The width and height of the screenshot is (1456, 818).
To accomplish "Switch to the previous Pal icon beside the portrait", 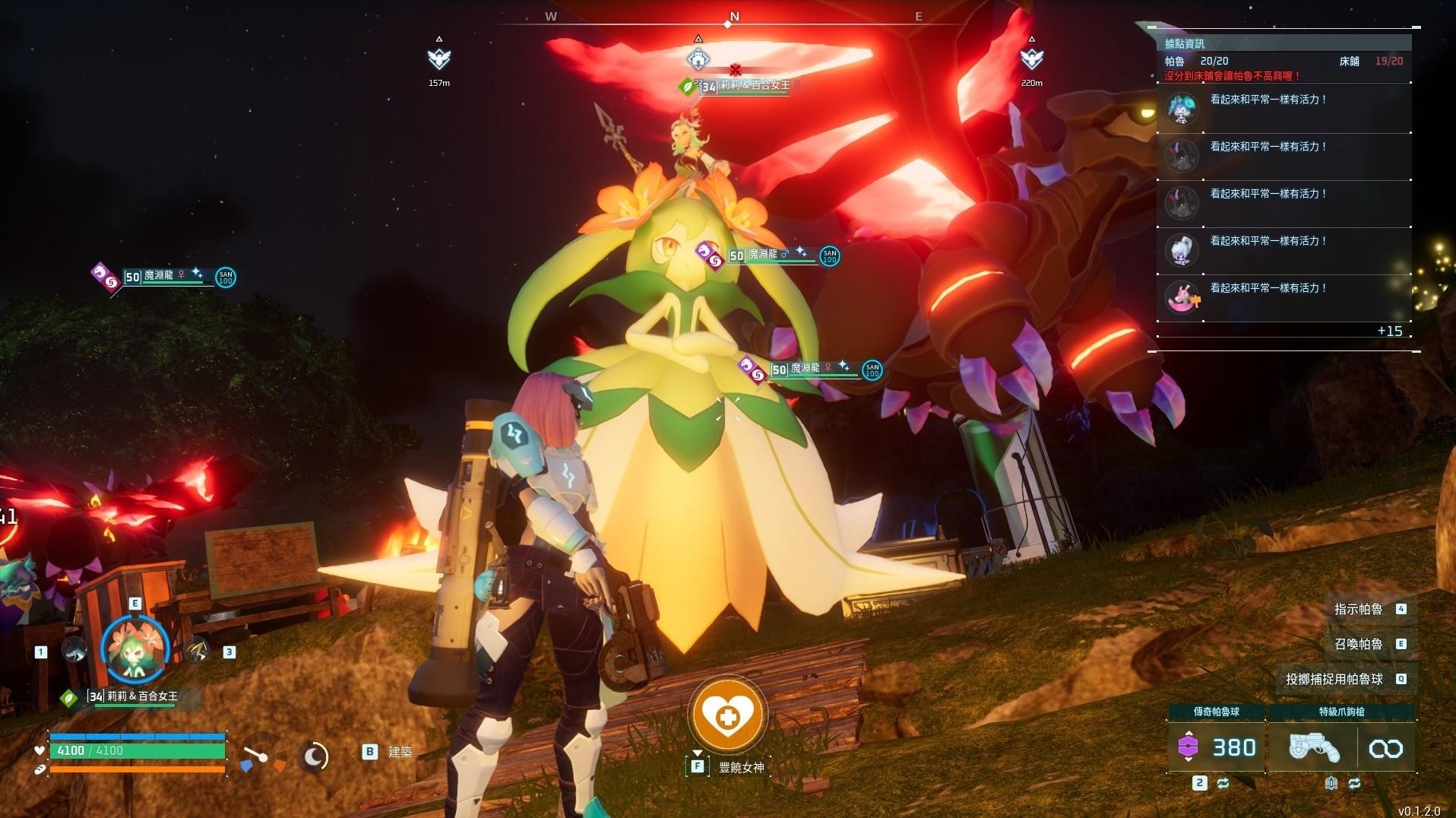I will pos(74,650).
